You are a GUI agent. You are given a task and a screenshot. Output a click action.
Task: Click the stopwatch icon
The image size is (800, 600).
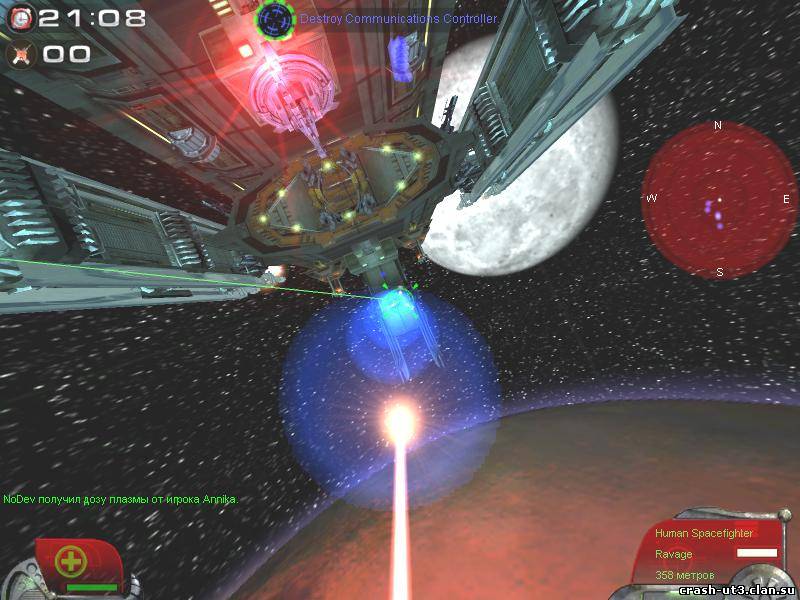point(22,17)
